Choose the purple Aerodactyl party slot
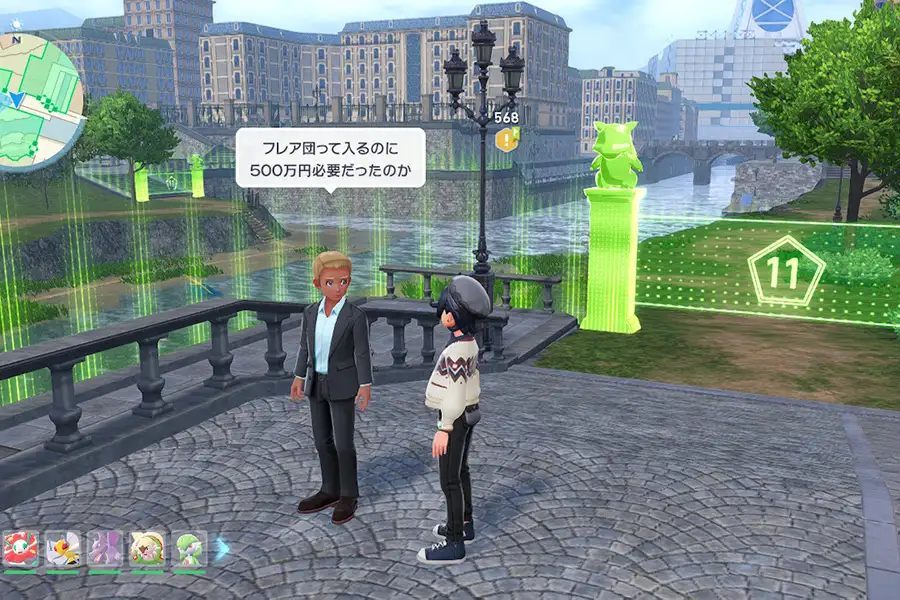 (x=104, y=549)
